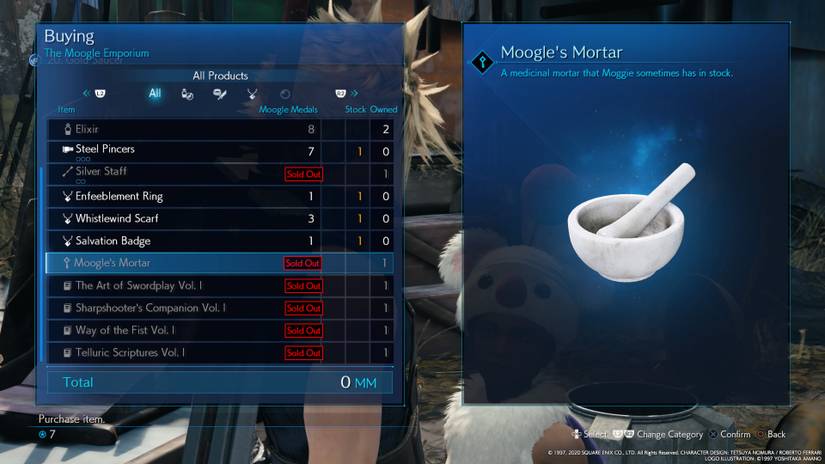Show the weapons category tab

(220, 94)
